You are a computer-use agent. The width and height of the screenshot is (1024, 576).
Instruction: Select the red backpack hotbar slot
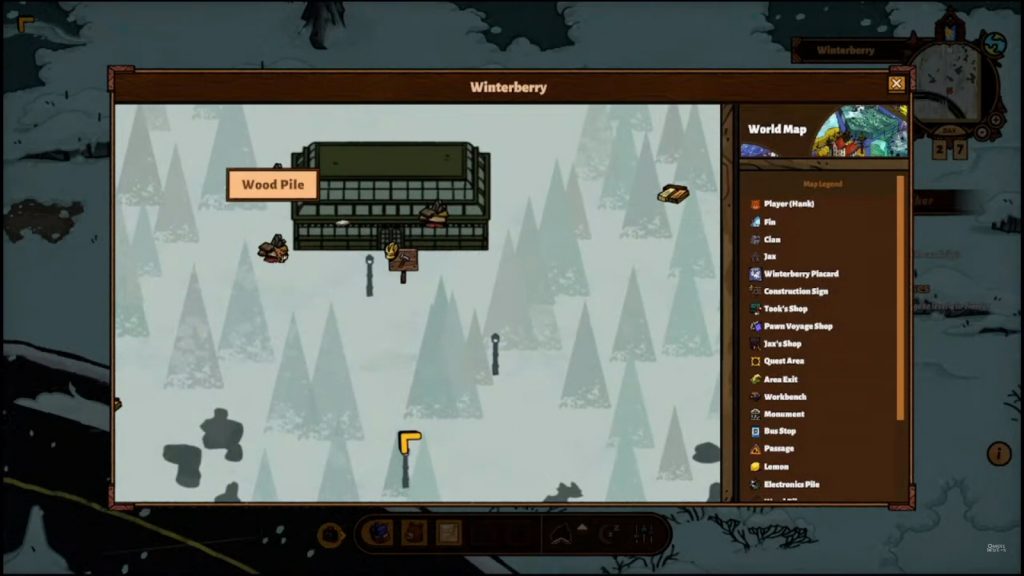point(414,533)
